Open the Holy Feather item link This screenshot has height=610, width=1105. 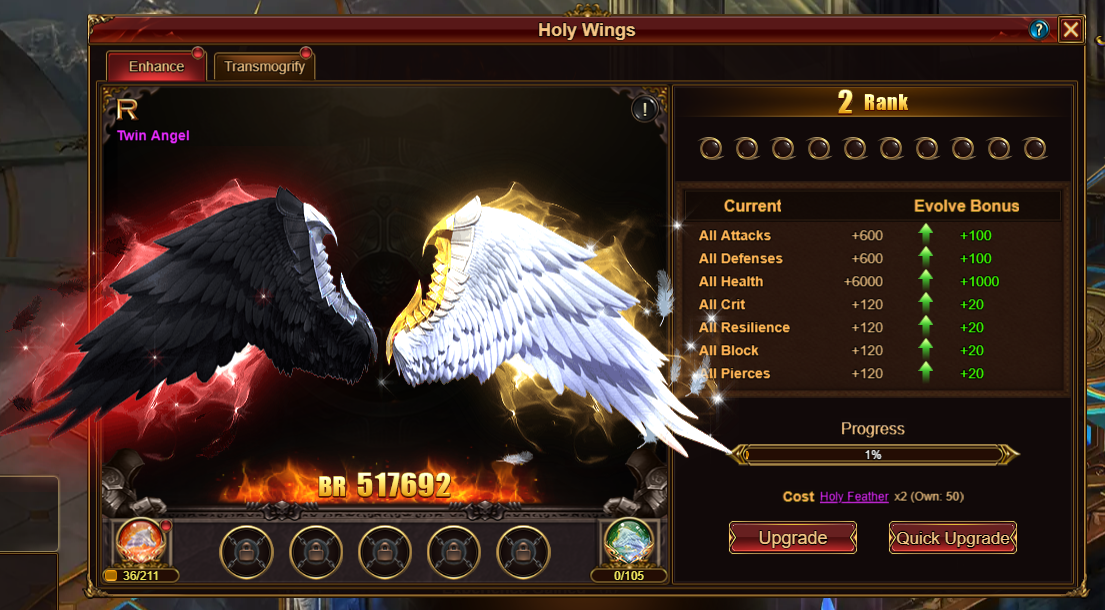pos(854,497)
